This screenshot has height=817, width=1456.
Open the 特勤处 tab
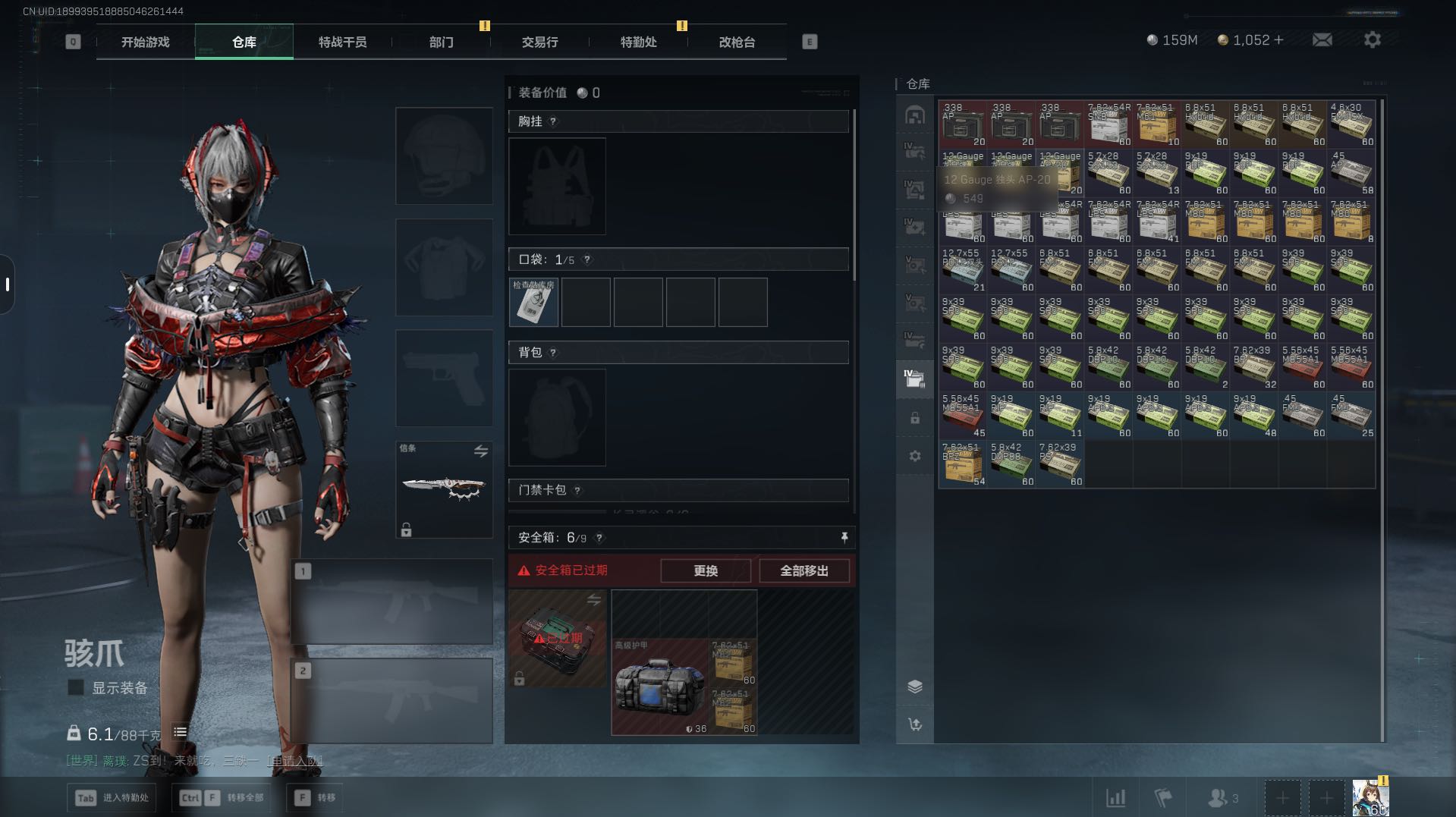(x=638, y=42)
